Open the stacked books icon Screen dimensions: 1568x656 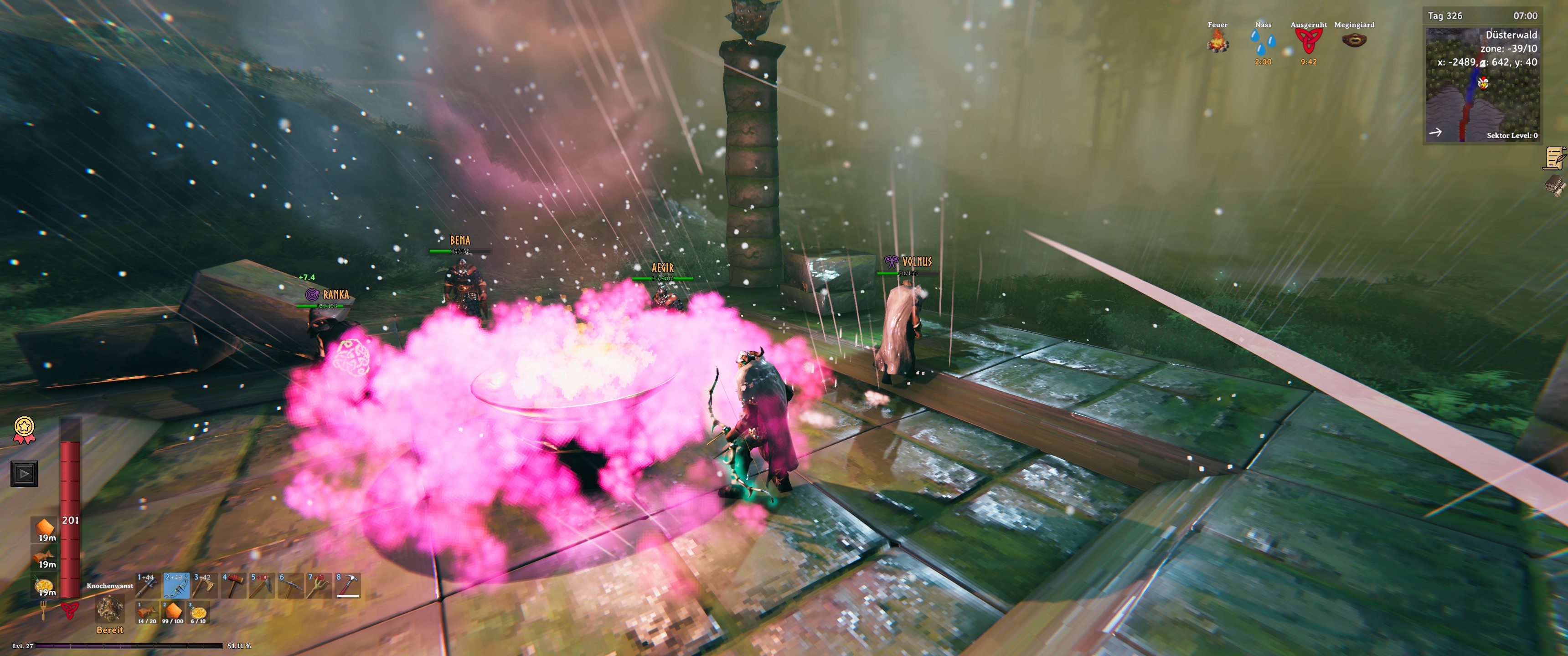click(1554, 185)
